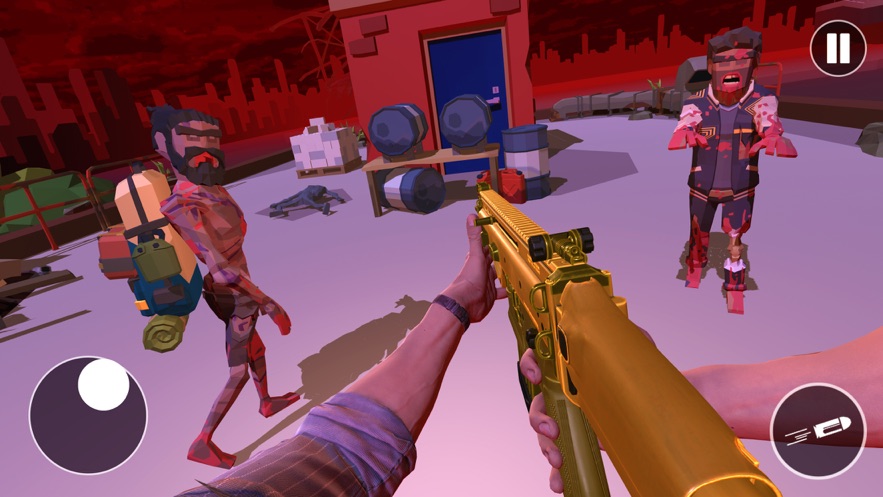The width and height of the screenshot is (883, 497).
Task: Tap the bullet fire button
Action: pos(817,430)
